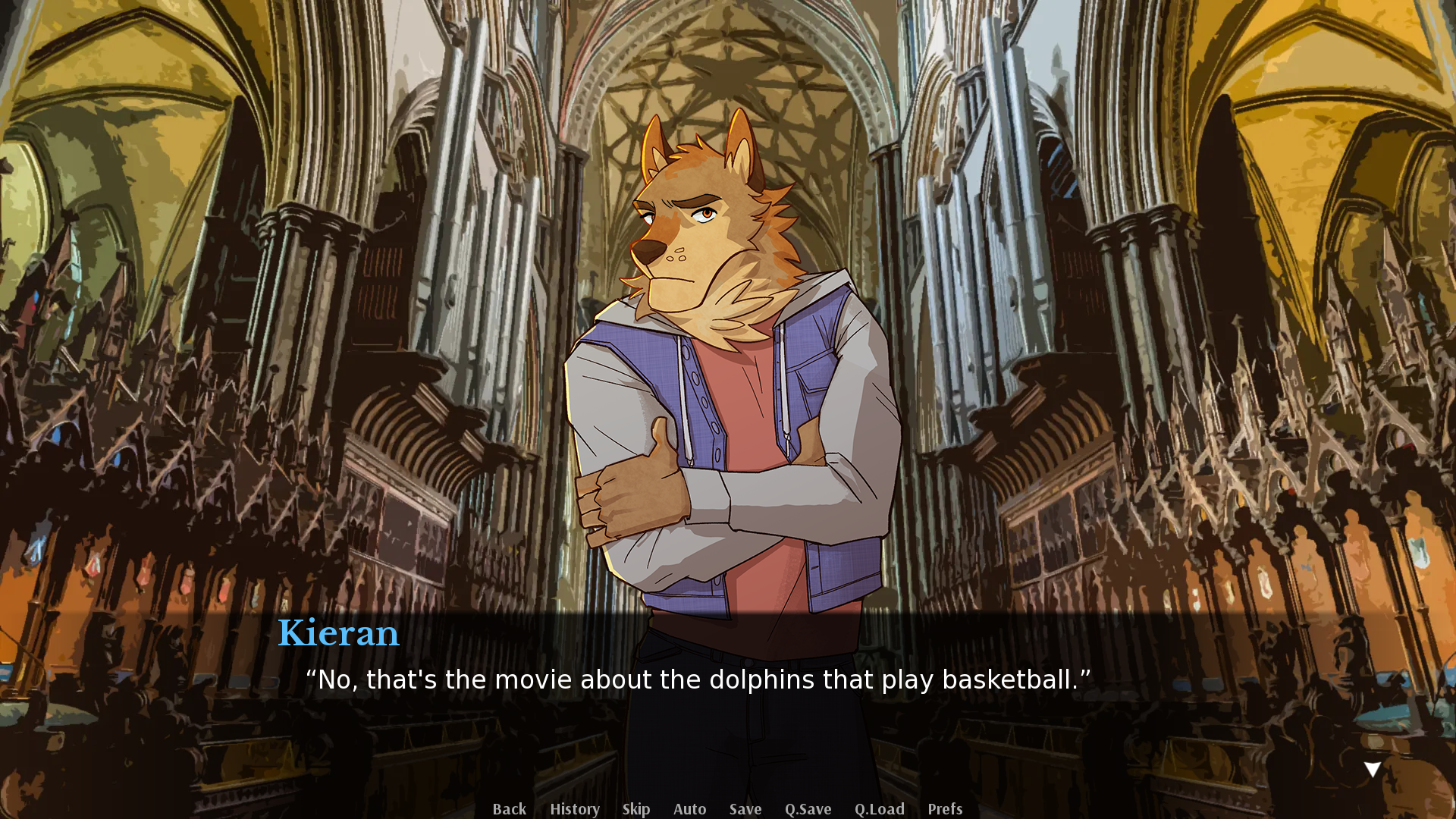The image size is (1456, 819).
Task: Activate Skip mode
Action: 635,809
